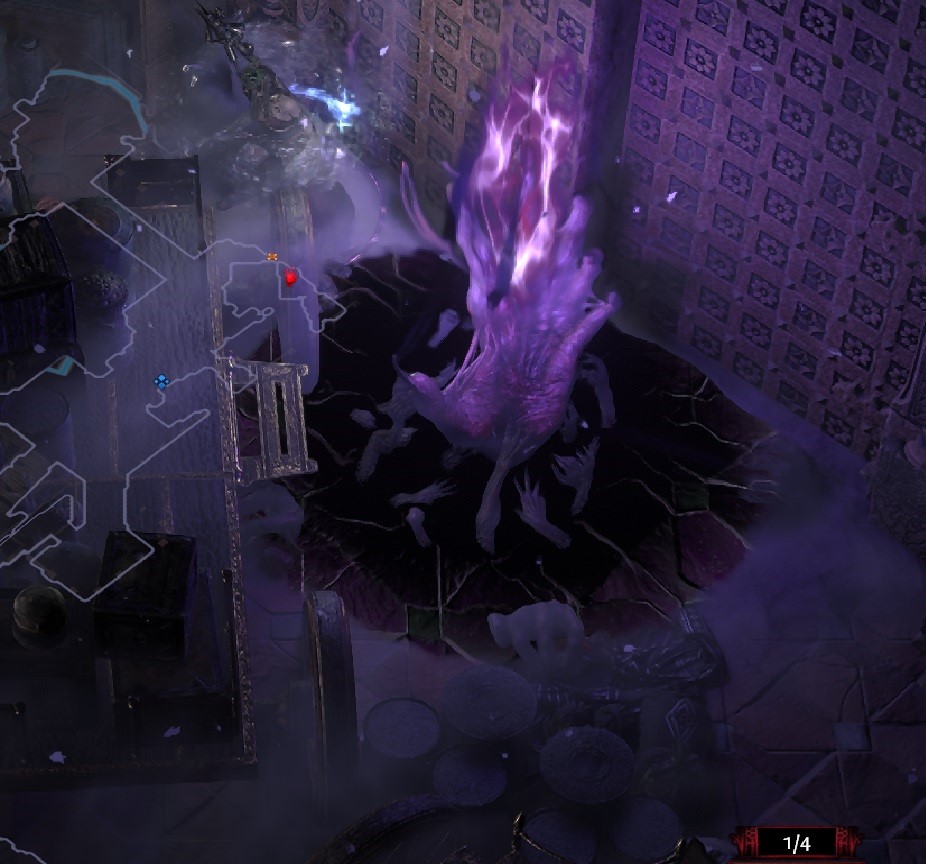Click the red hand marker on the overlay map

[x=291, y=278]
